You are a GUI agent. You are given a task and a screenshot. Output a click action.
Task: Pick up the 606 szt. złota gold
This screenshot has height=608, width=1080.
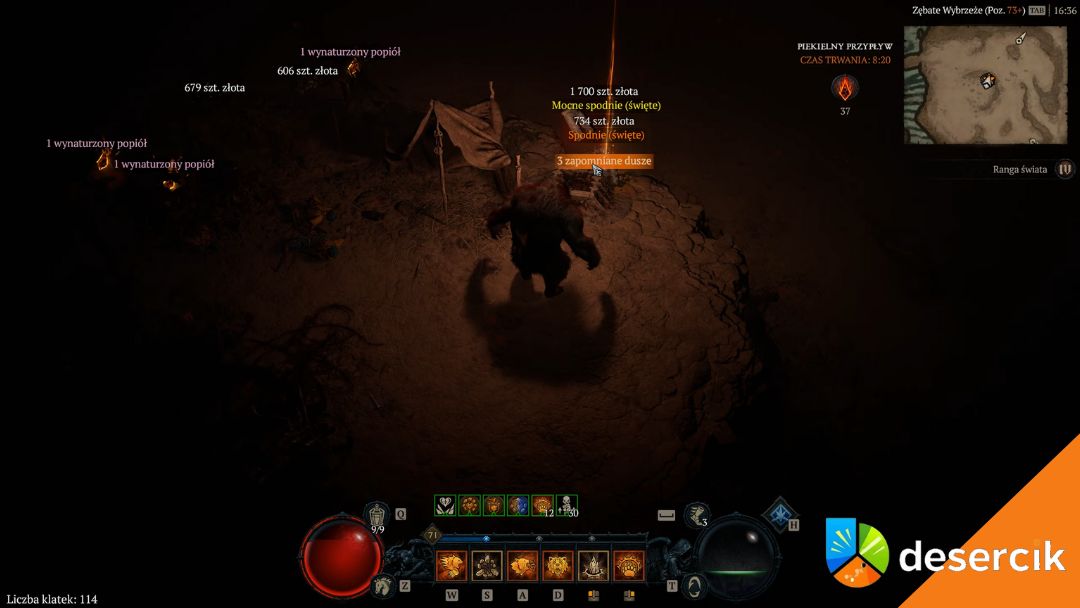tap(307, 71)
